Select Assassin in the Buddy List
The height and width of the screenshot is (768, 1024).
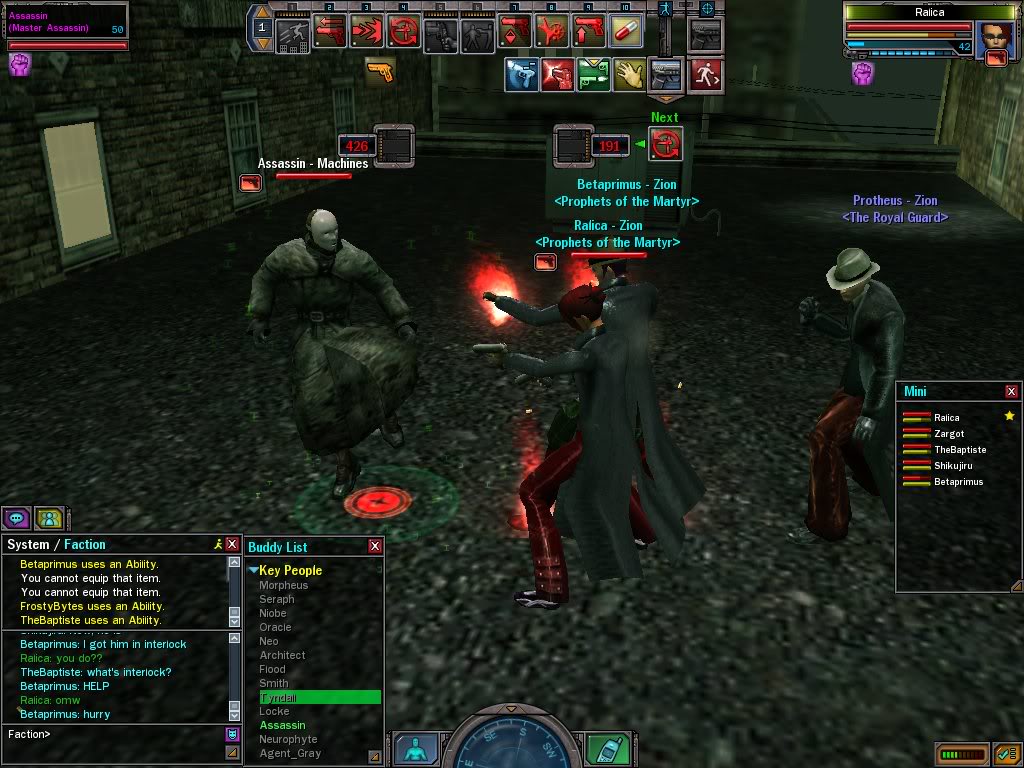click(x=282, y=725)
